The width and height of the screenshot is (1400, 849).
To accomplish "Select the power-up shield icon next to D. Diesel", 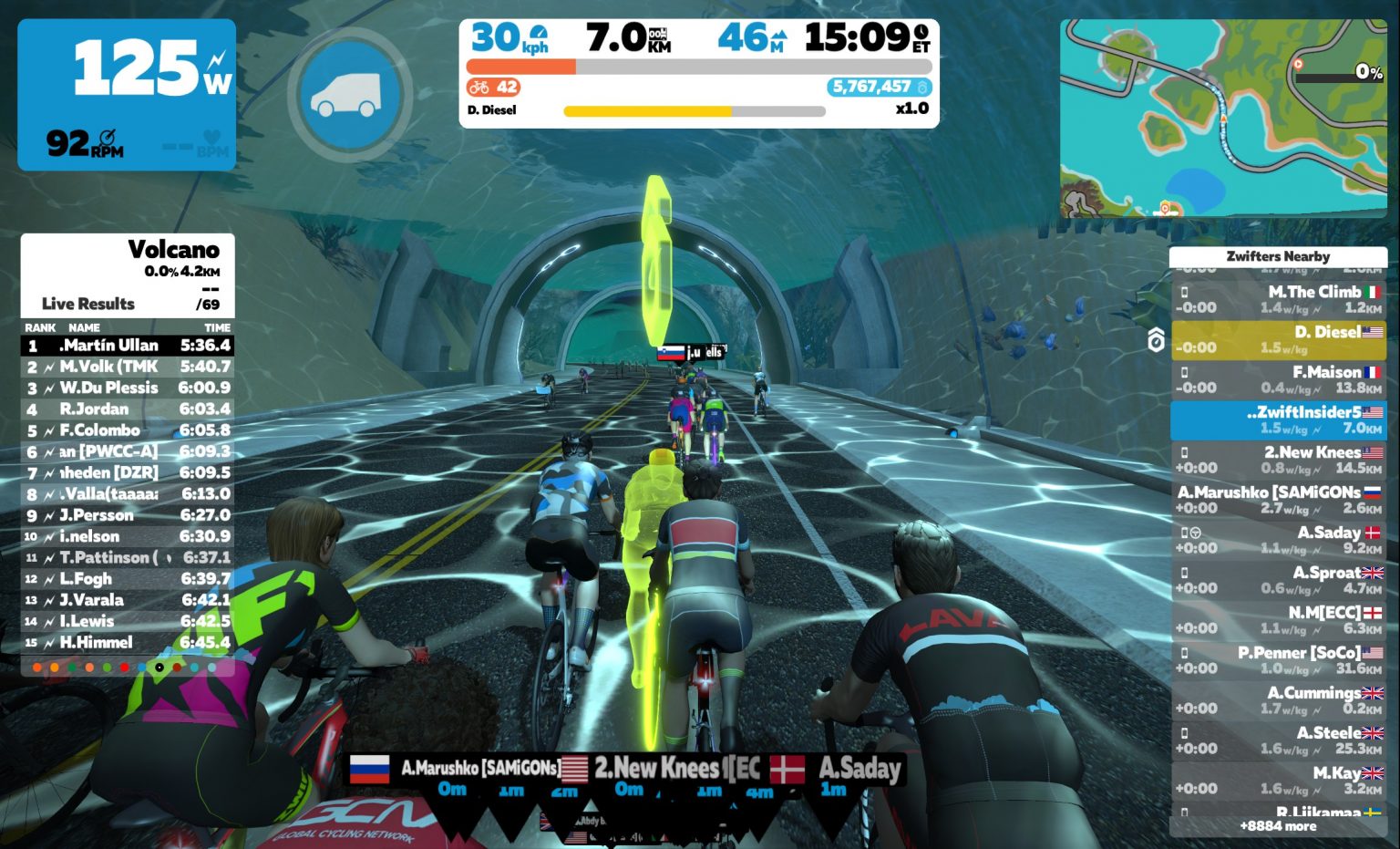I will click(x=1156, y=337).
